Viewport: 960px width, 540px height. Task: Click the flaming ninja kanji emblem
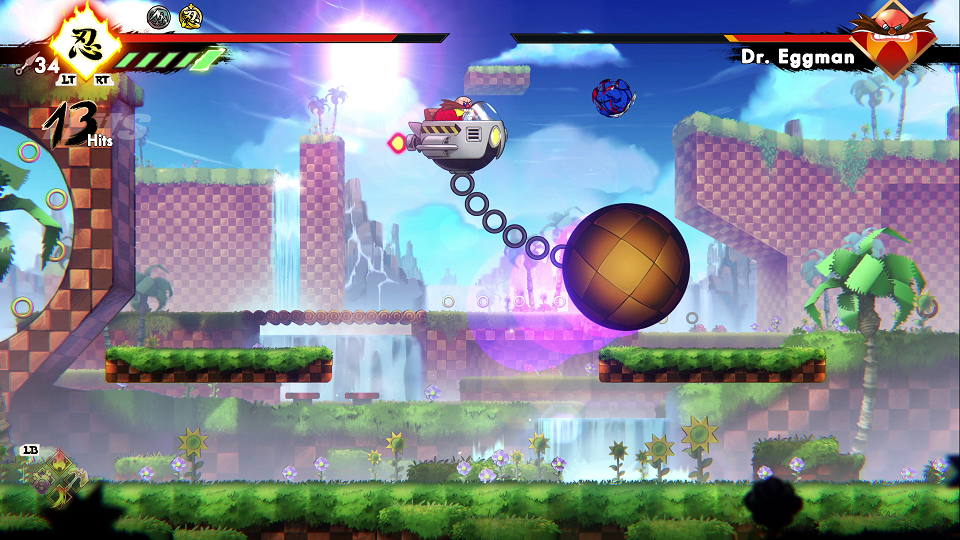[85, 43]
